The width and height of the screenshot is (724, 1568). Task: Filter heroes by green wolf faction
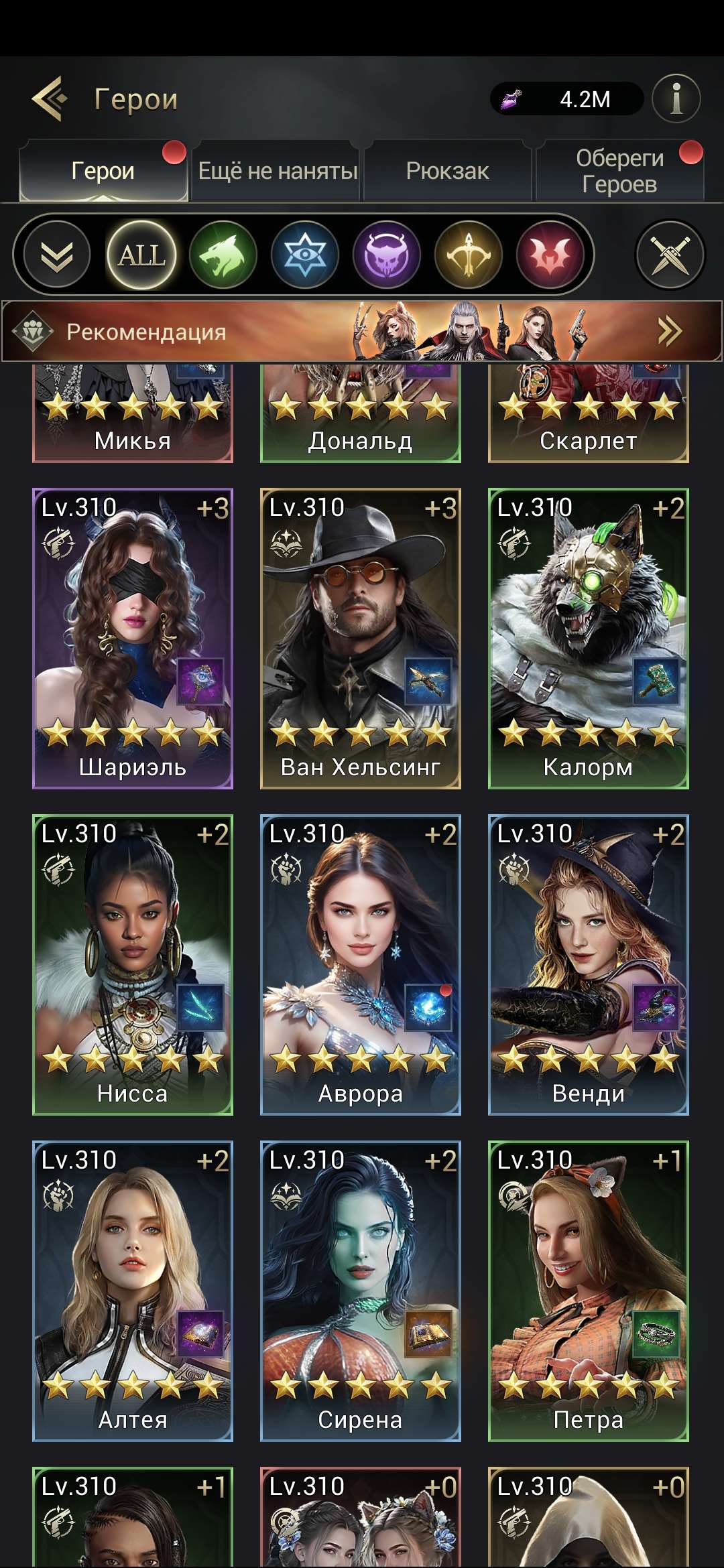point(223,255)
